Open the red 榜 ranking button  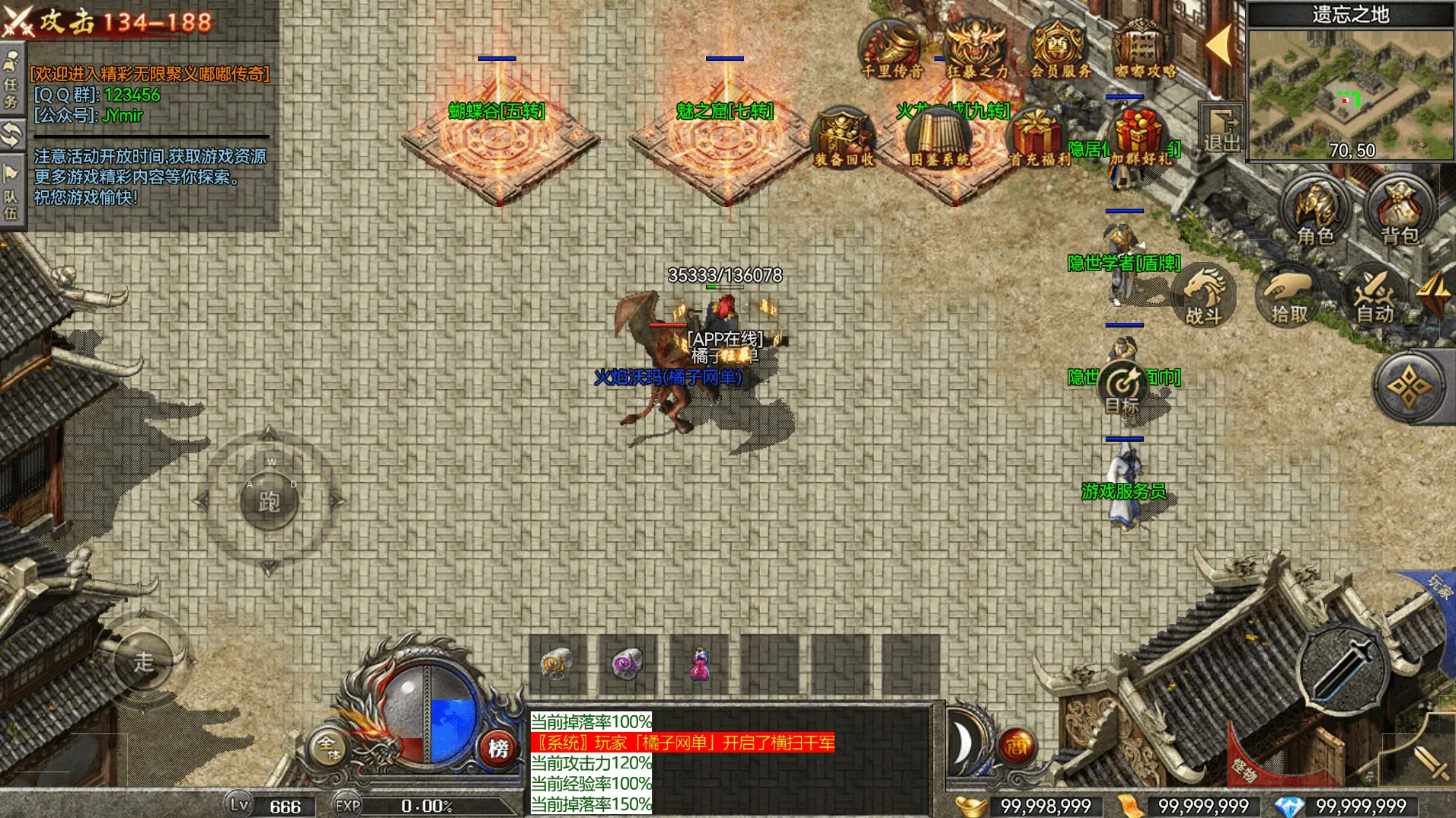pos(499,748)
